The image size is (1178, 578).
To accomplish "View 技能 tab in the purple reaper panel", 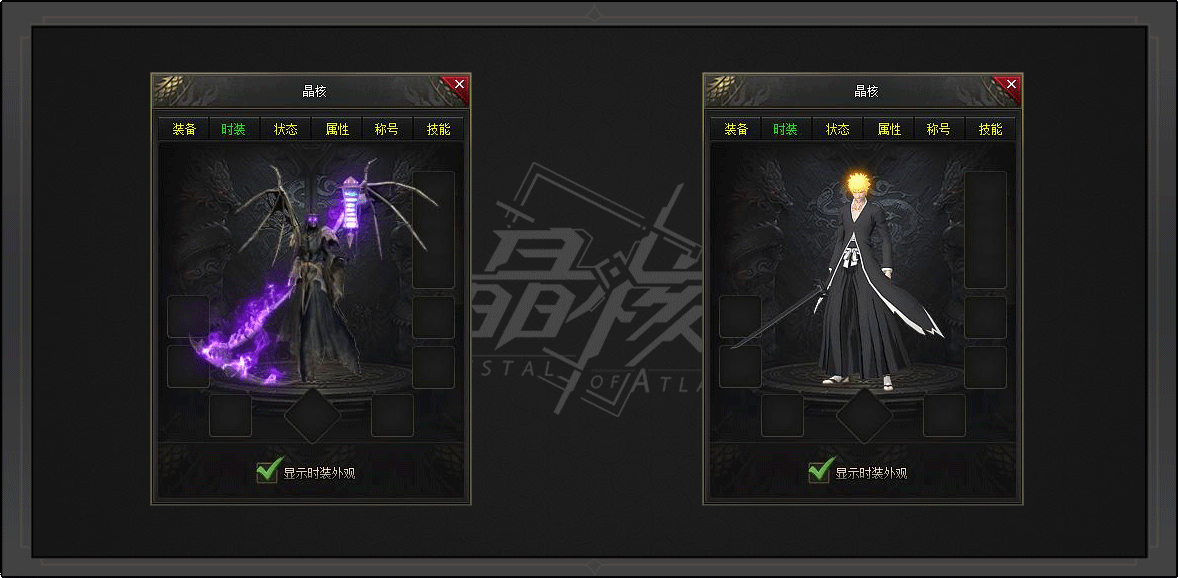I will (x=438, y=130).
